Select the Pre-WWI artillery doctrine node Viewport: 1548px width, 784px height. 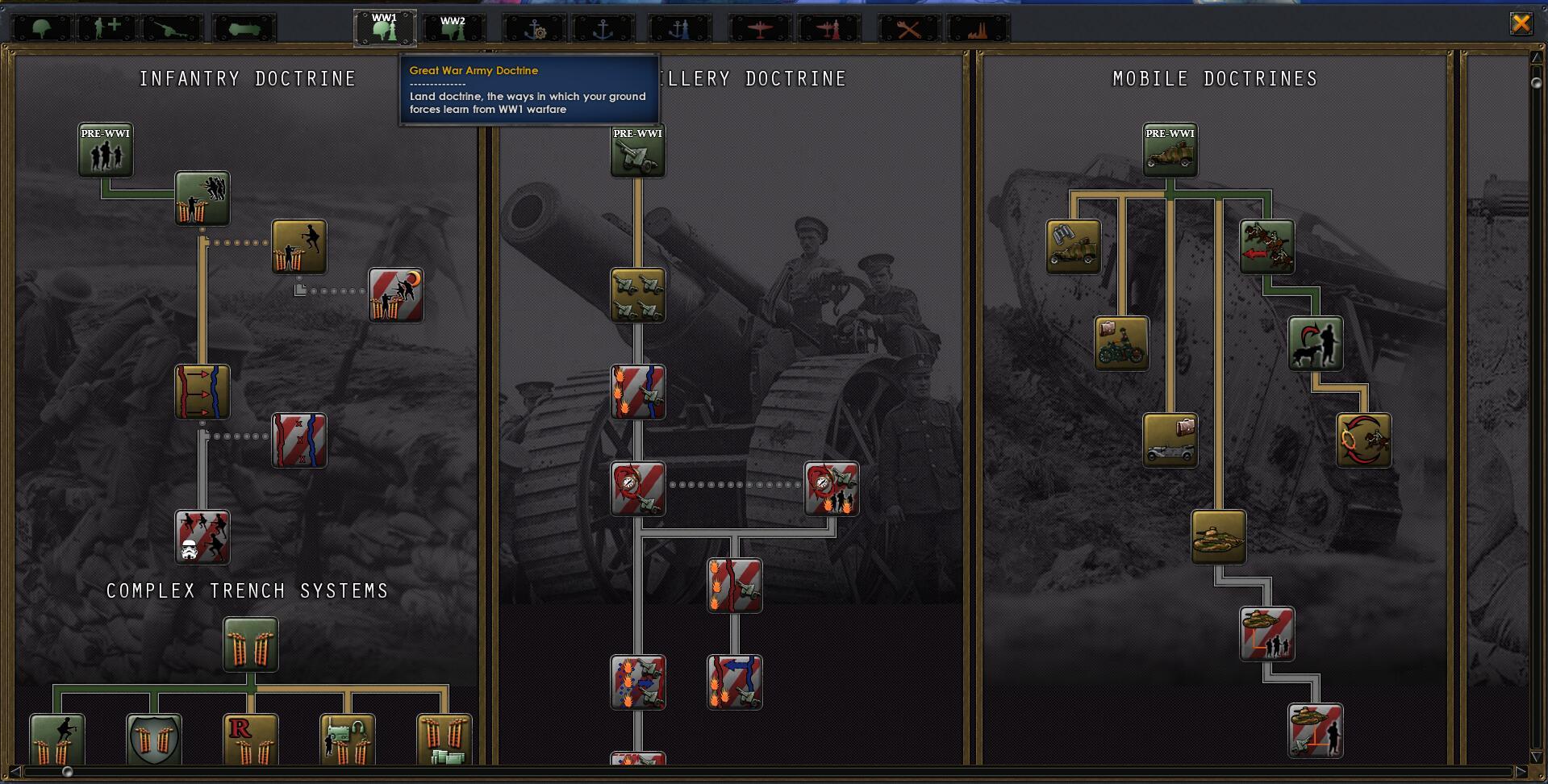tap(638, 150)
